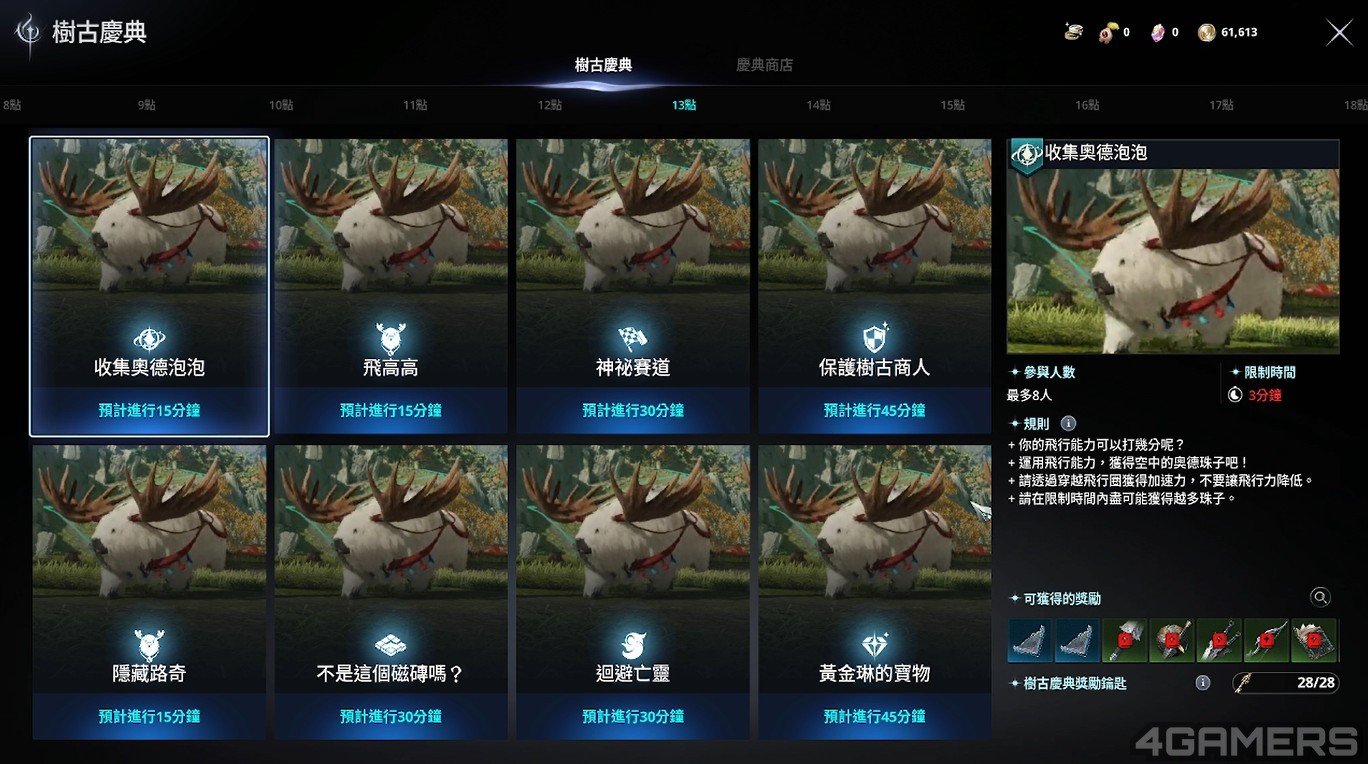Click the 保護樹古商人 shield icon
The image size is (1368, 764).
874,339
